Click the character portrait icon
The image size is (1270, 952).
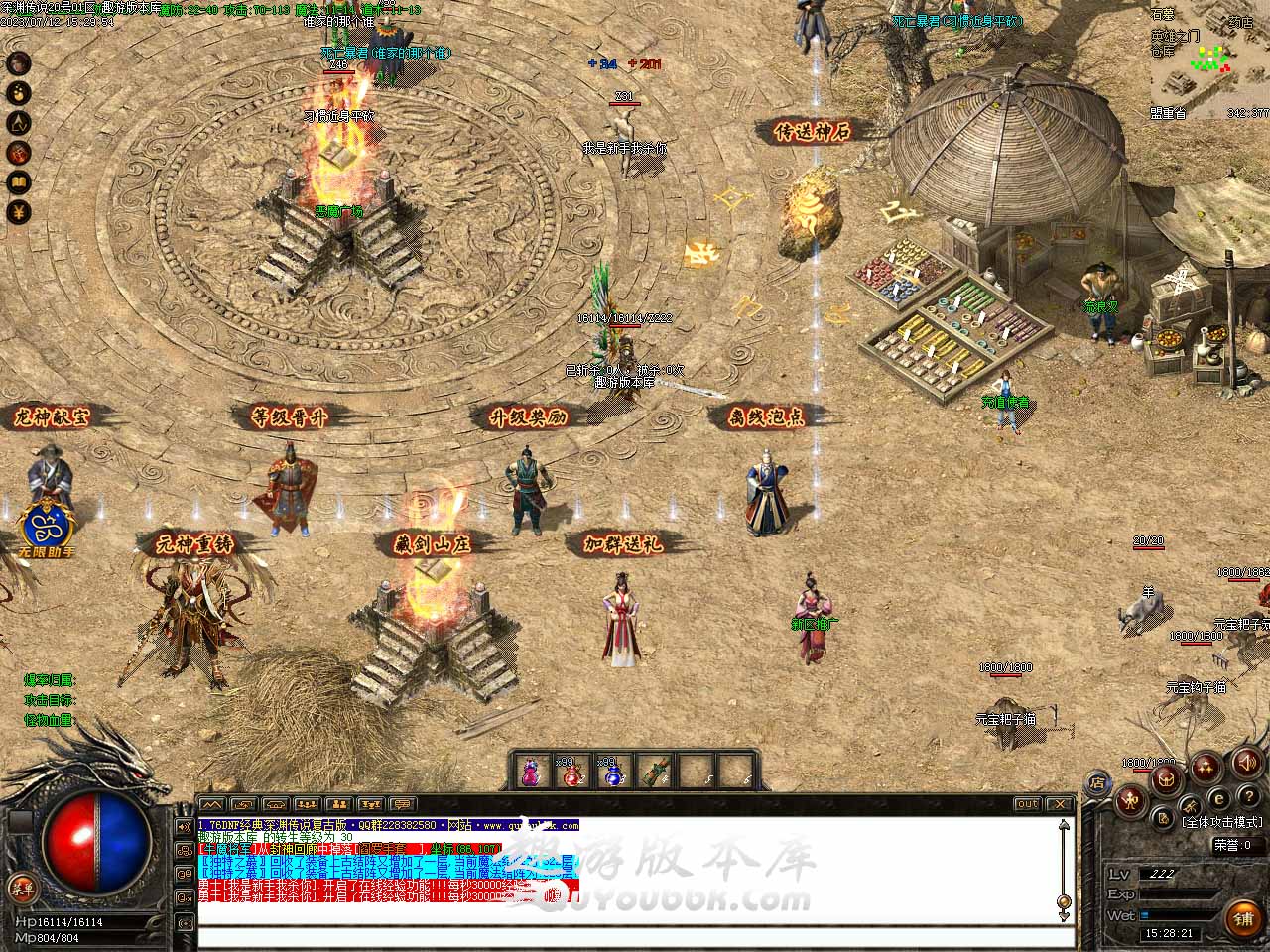coord(19,63)
